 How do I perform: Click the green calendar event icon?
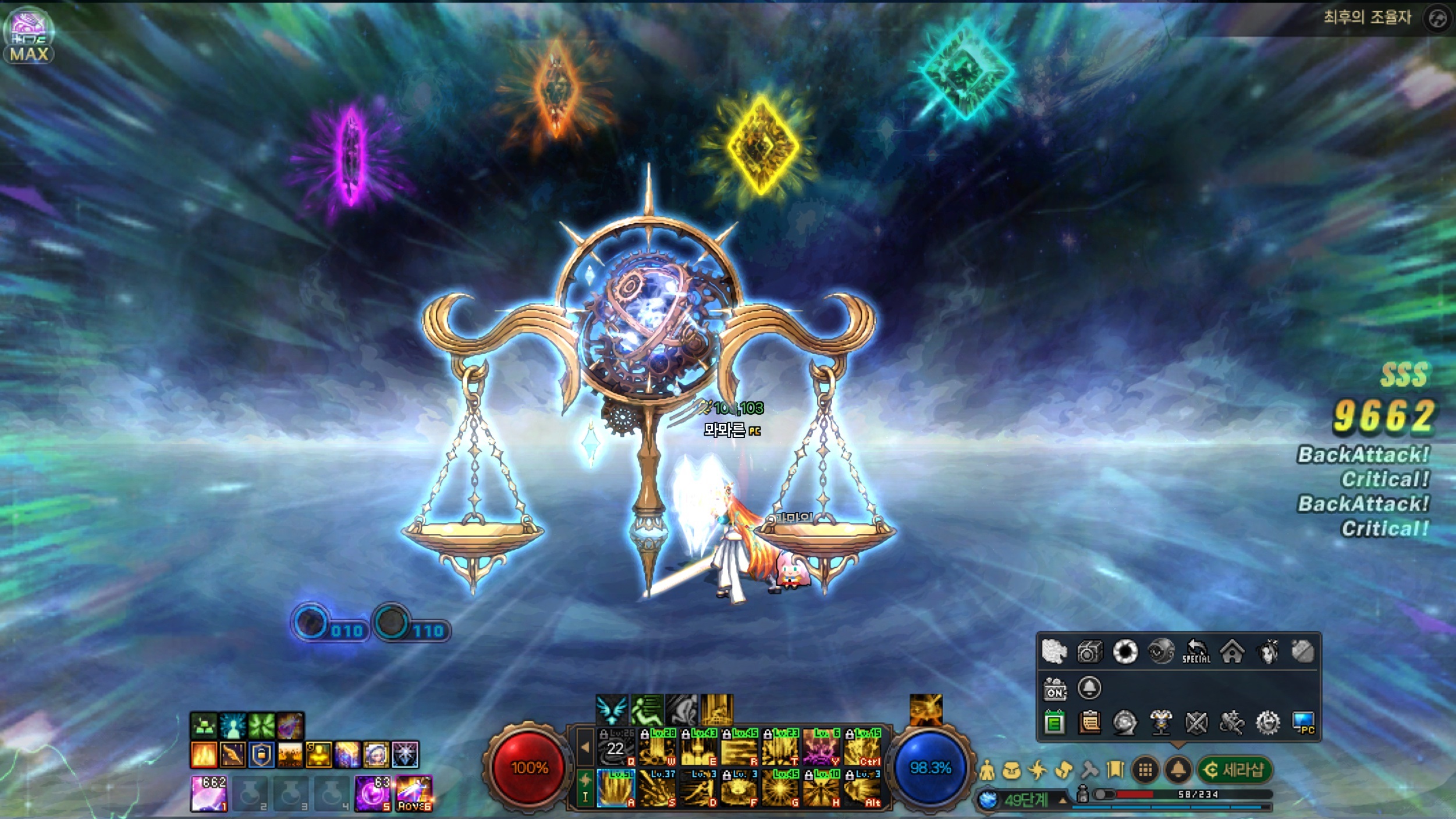[x=1054, y=723]
